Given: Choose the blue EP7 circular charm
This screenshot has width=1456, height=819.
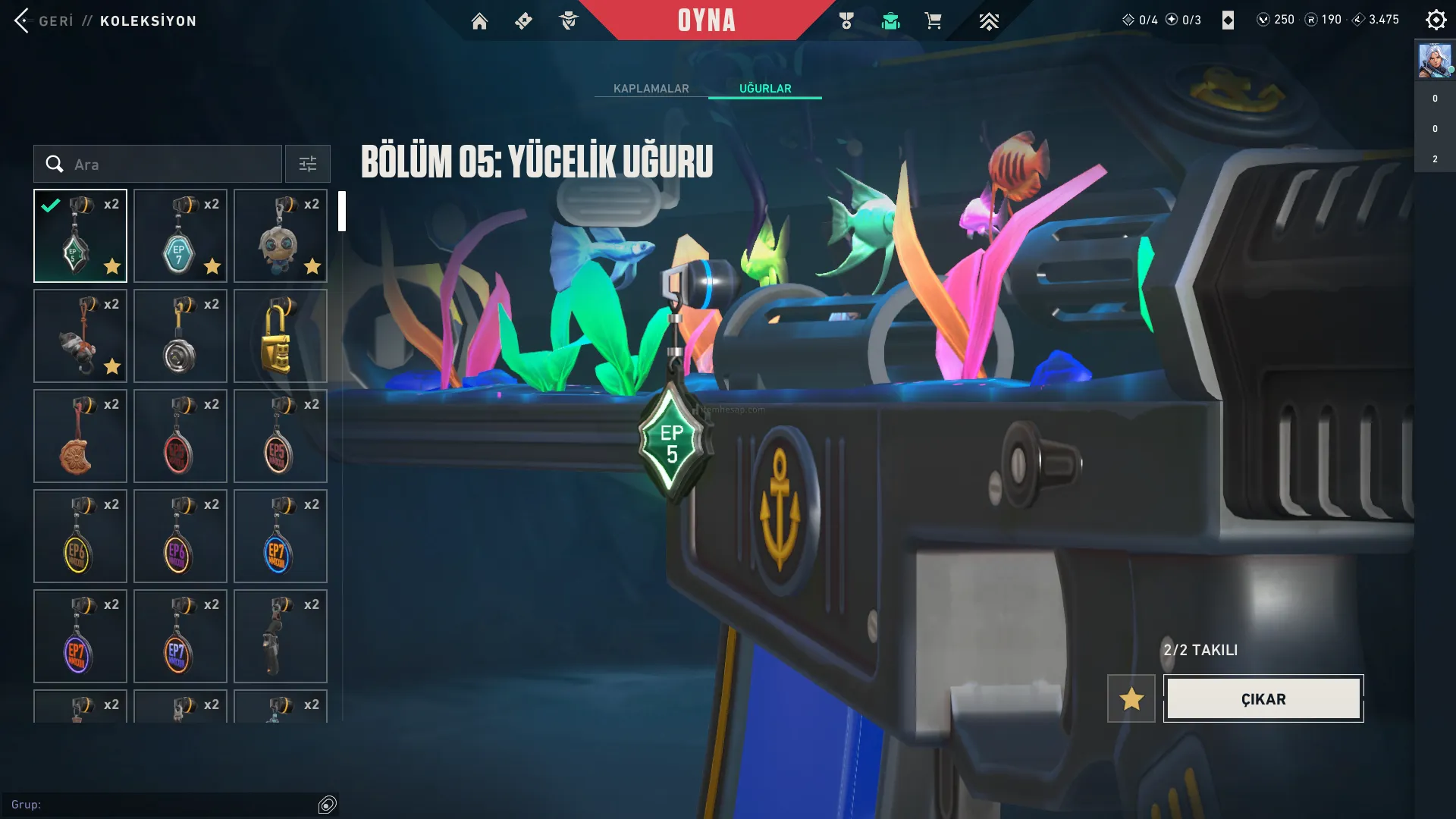Looking at the screenshot, I should click(281, 536).
